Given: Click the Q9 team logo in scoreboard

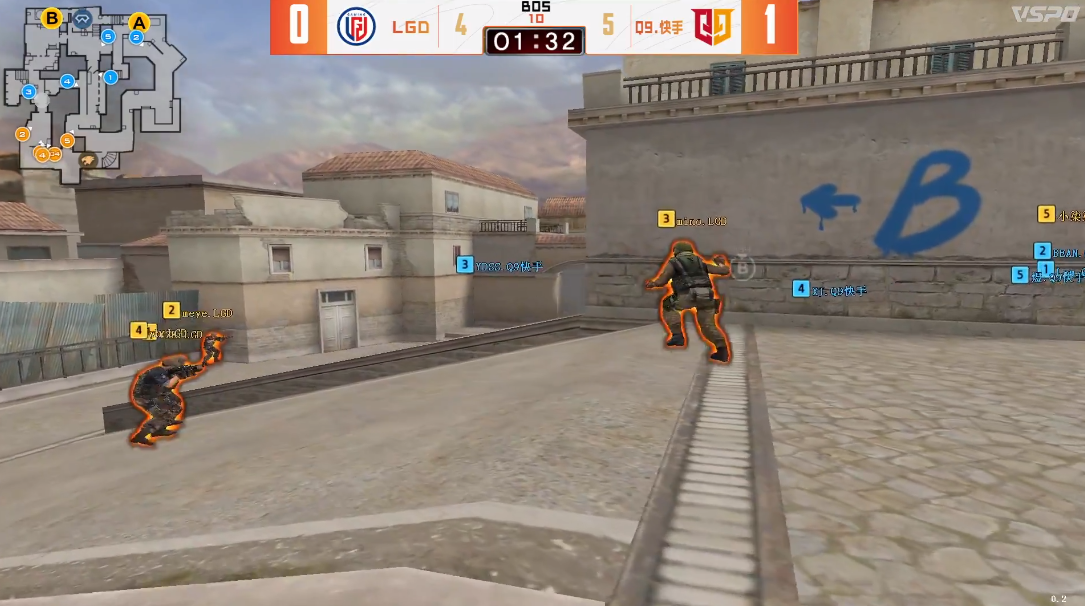Looking at the screenshot, I should [713, 26].
